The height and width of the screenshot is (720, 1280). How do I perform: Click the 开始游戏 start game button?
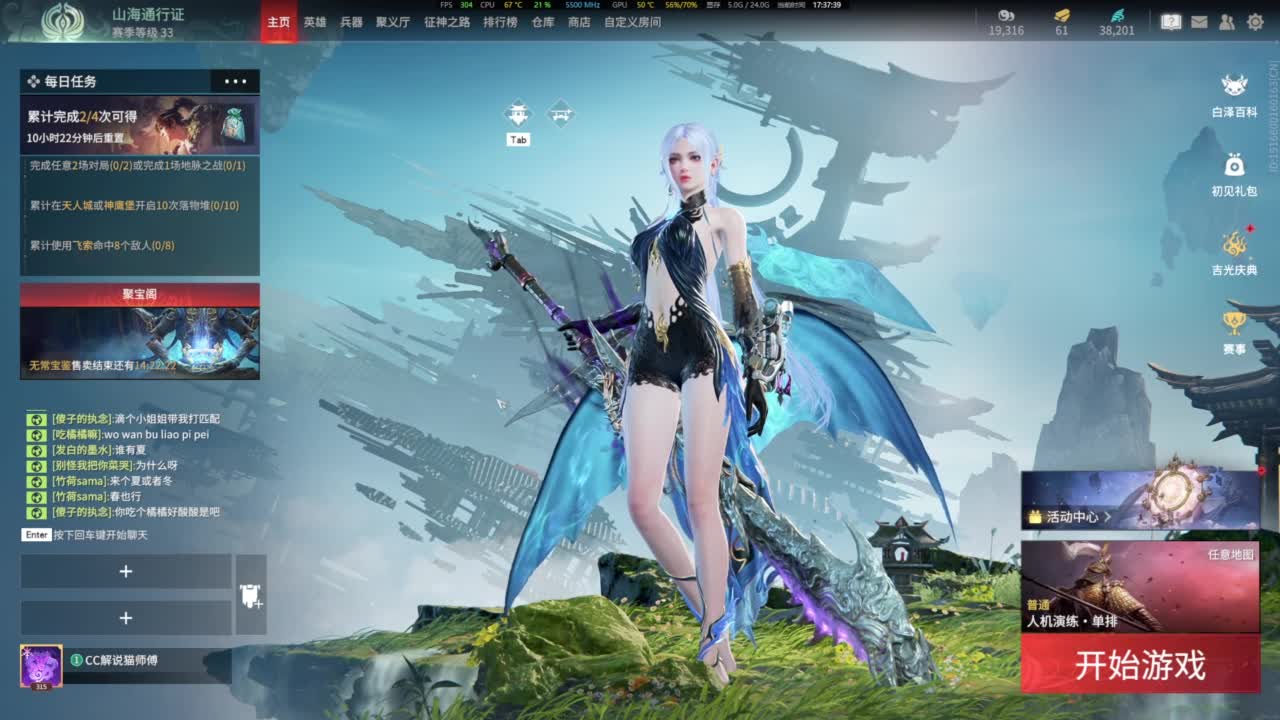click(1140, 662)
